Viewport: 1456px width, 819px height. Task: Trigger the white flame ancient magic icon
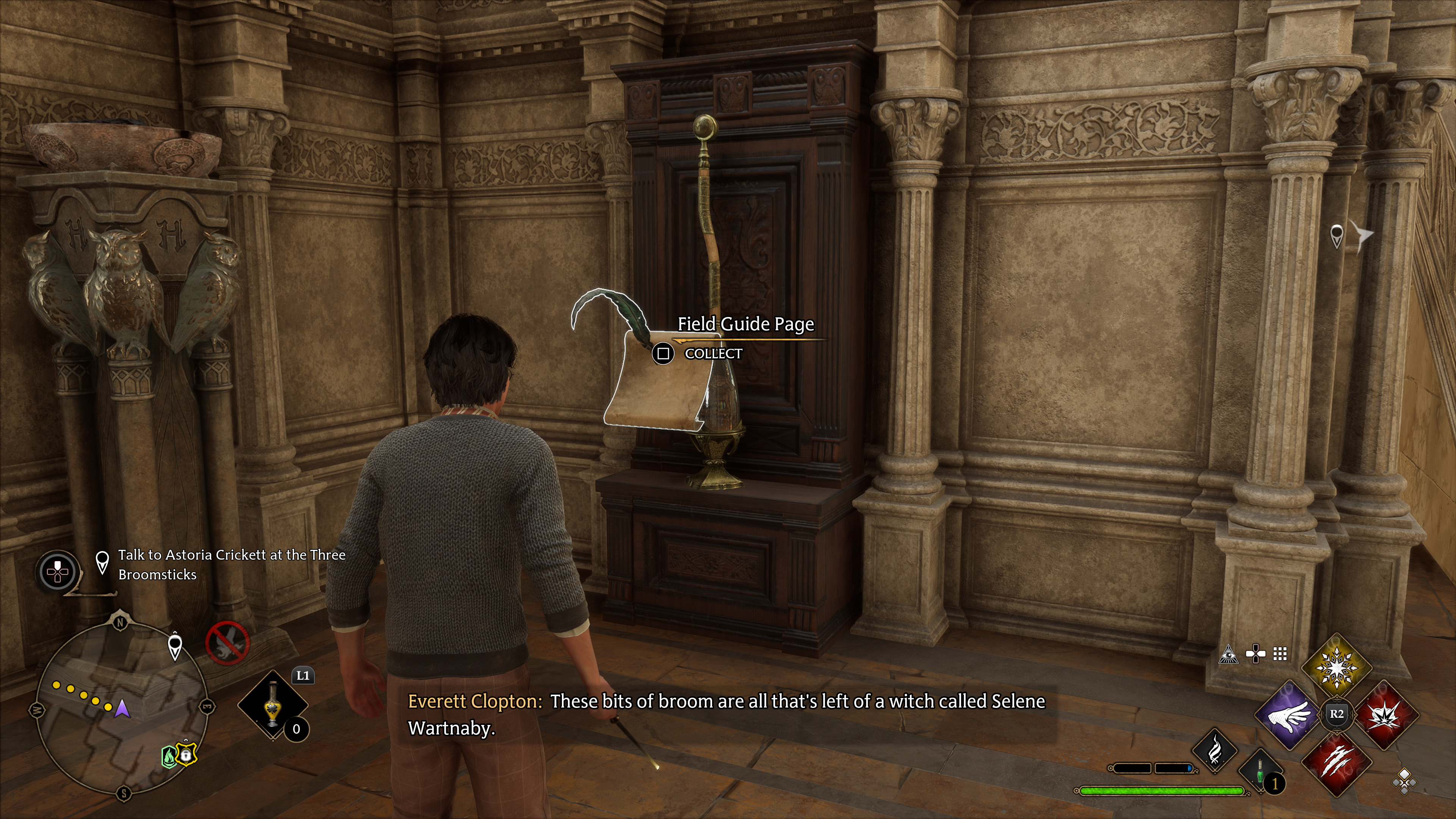click(x=1214, y=751)
